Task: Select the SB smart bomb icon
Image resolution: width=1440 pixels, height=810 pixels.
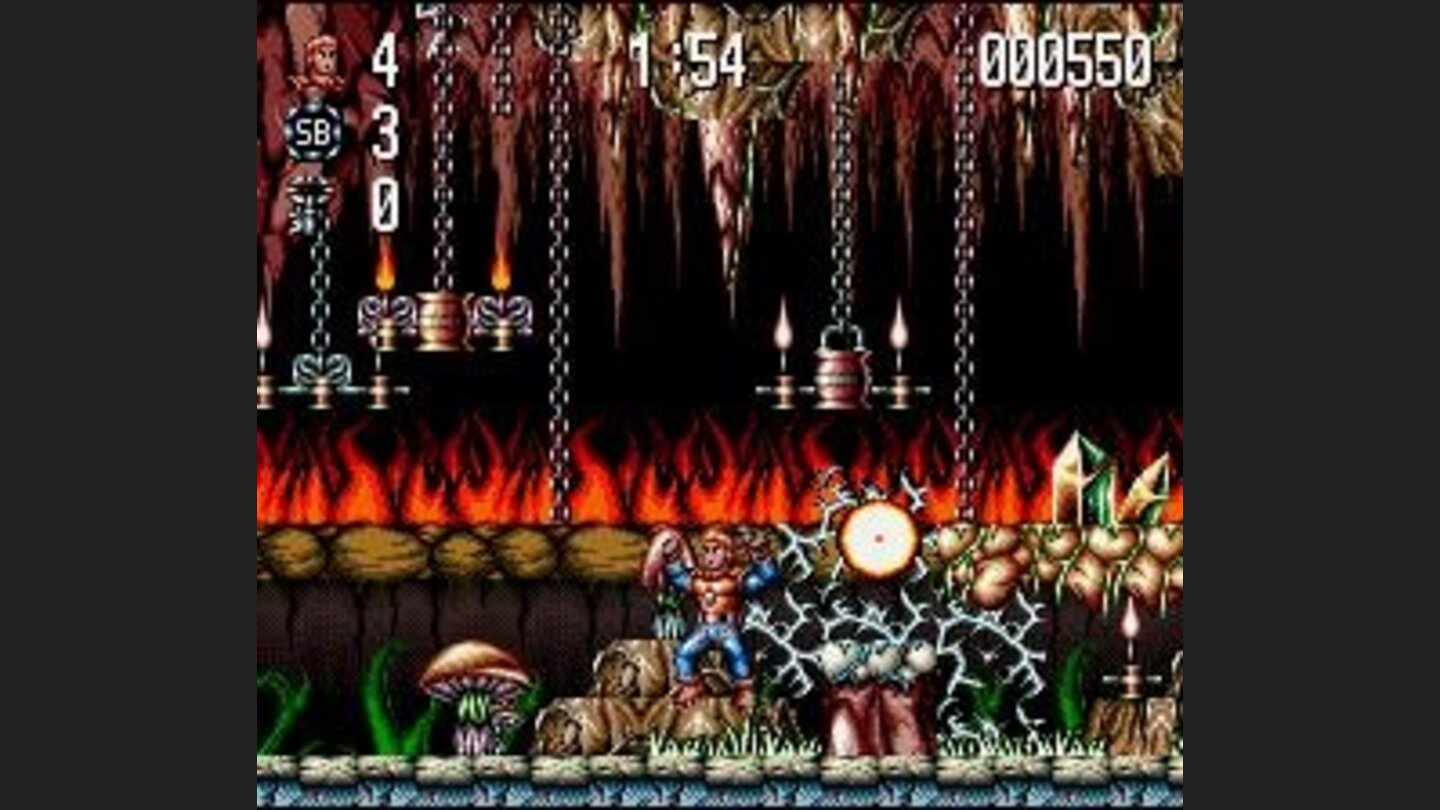Action: coord(312,130)
